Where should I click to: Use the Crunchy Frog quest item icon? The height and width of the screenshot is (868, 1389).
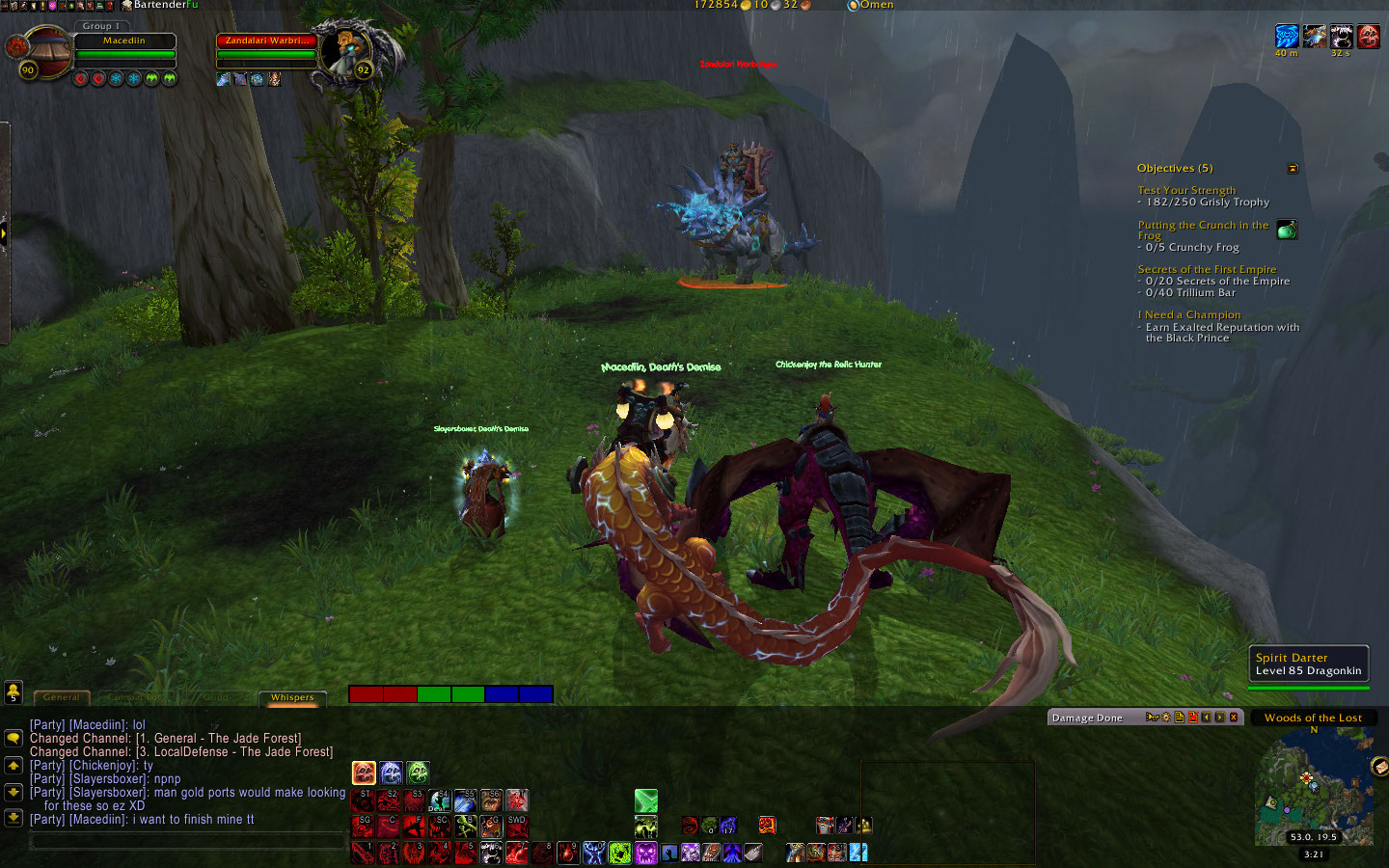[x=1287, y=230]
